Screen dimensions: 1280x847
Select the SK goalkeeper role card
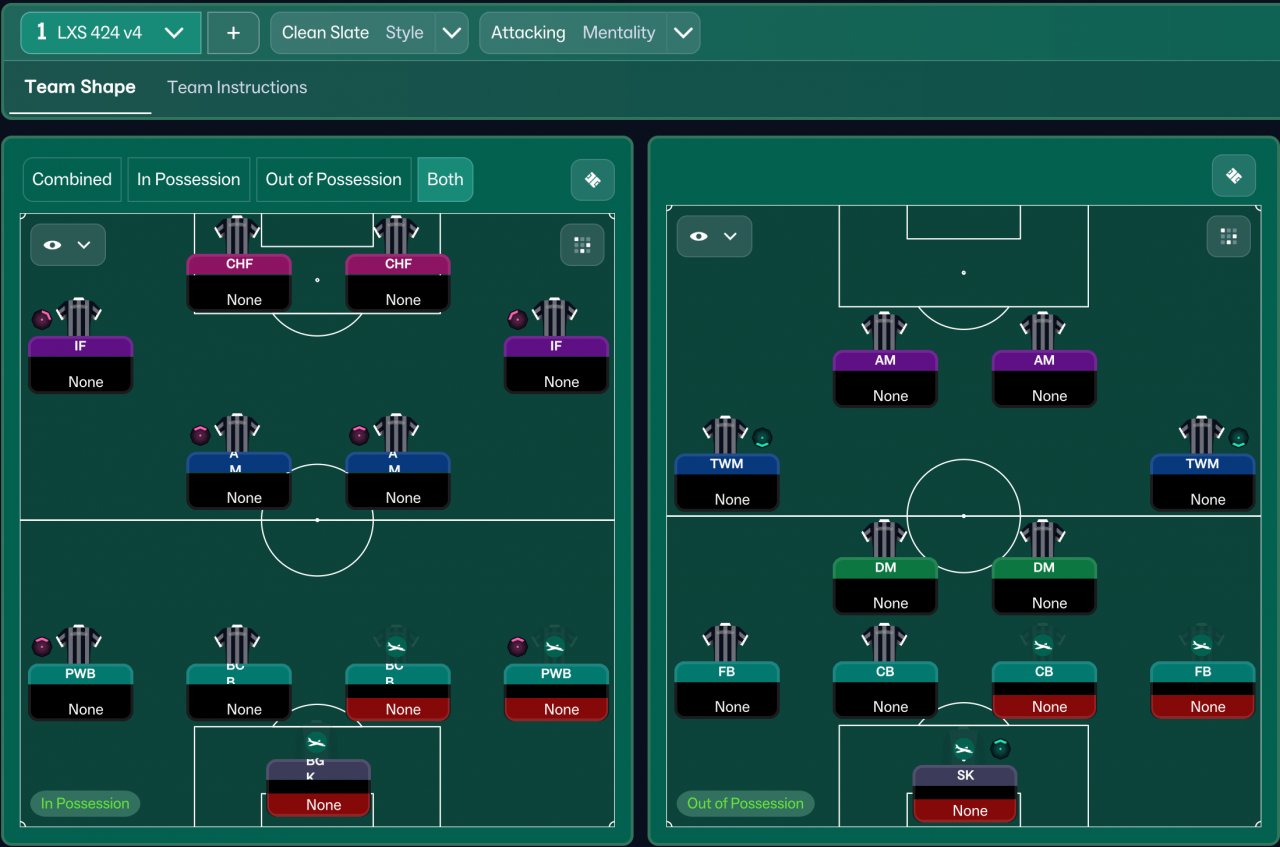pos(965,793)
